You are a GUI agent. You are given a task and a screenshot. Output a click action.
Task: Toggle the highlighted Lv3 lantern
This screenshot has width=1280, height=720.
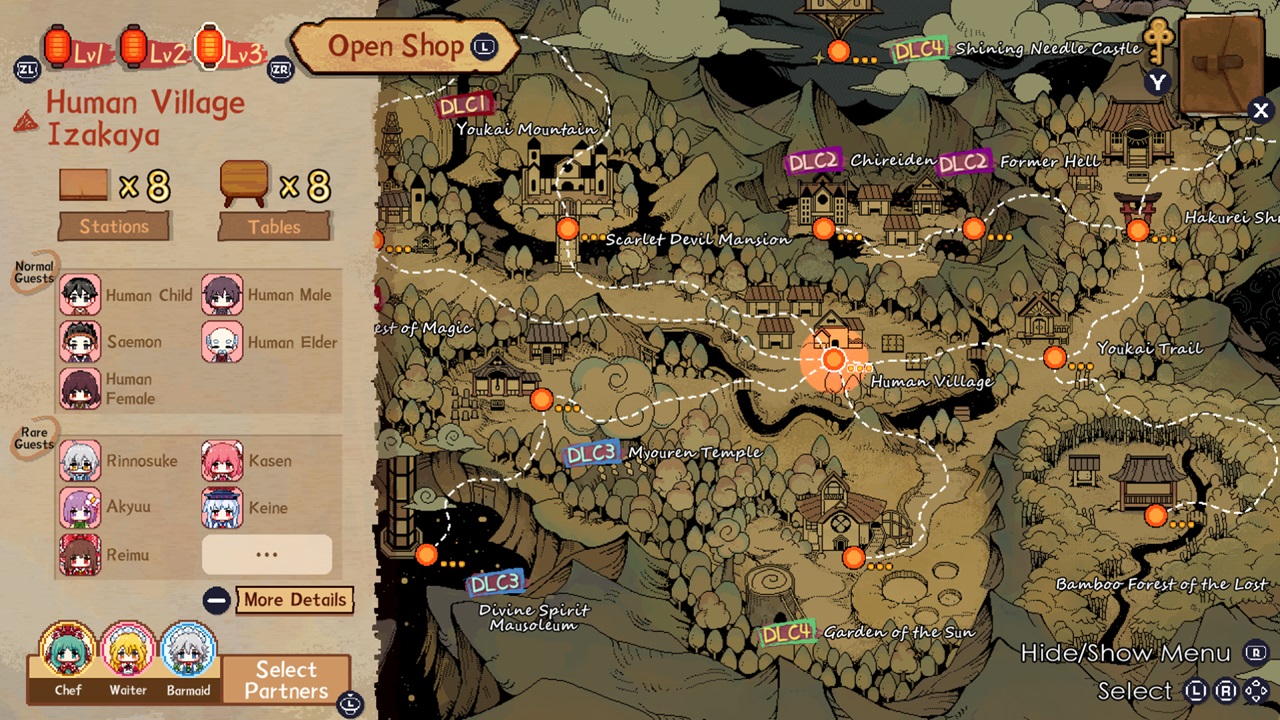[209, 47]
